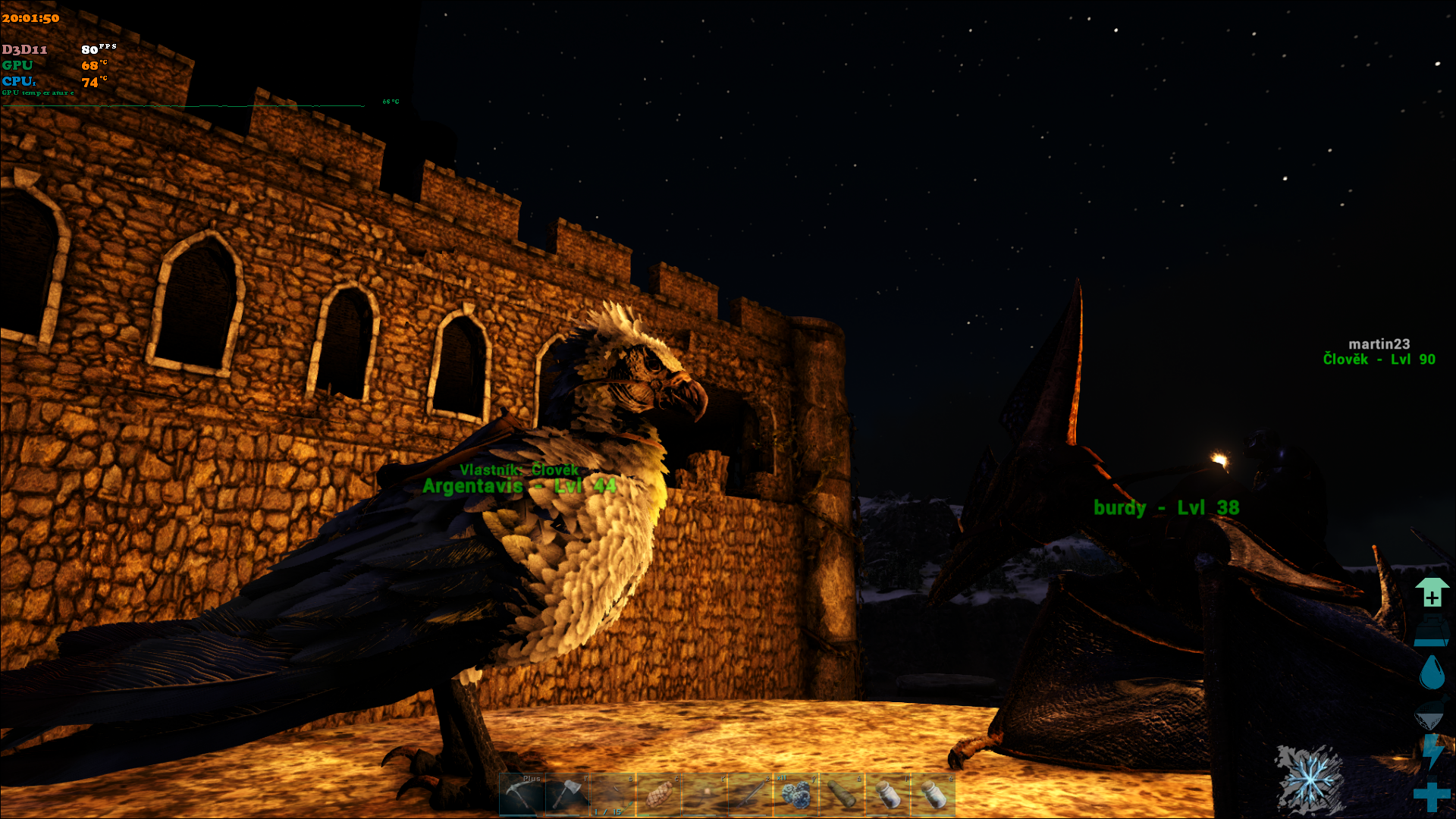
Task: Click the level-up arrow icon
Action: [1432, 592]
